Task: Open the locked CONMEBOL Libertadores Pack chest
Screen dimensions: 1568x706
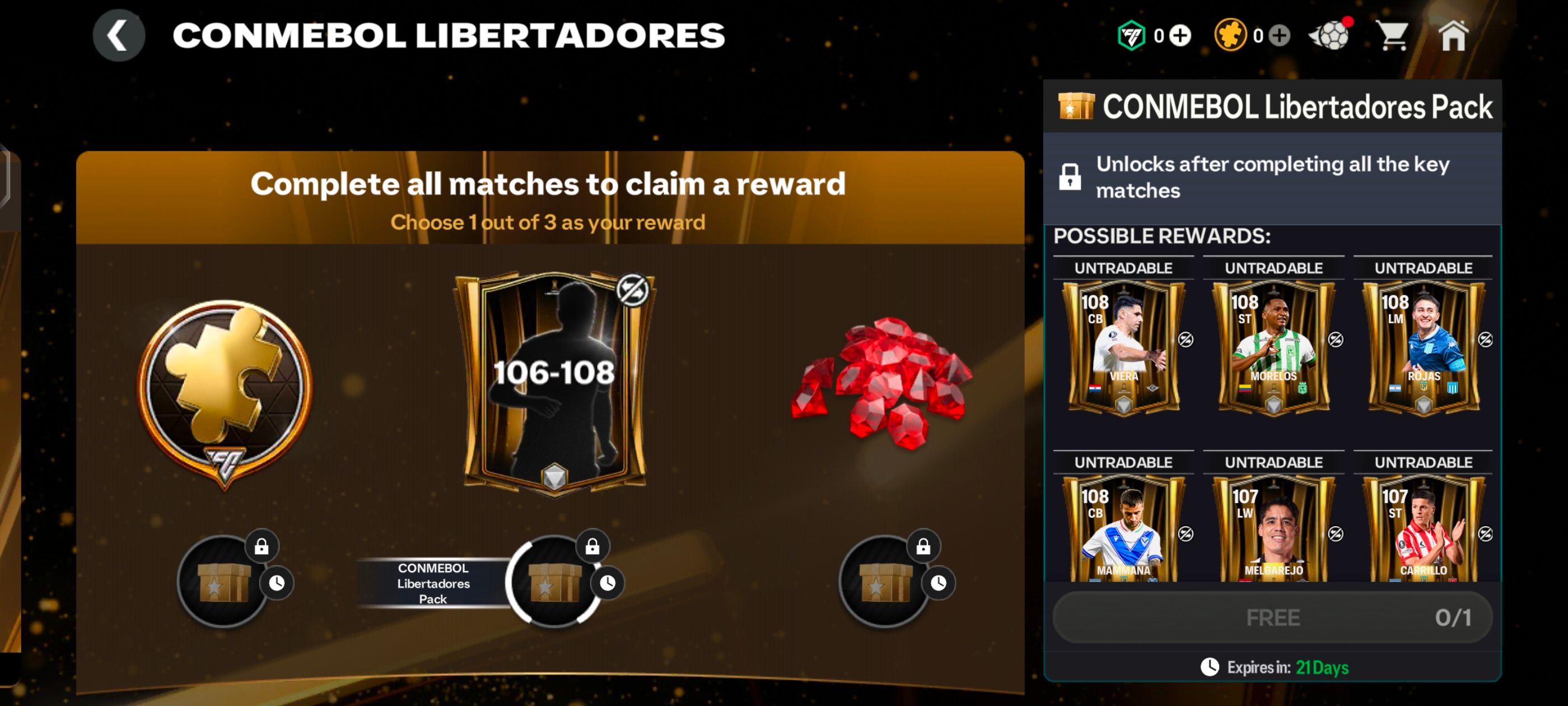Action: tap(553, 583)
